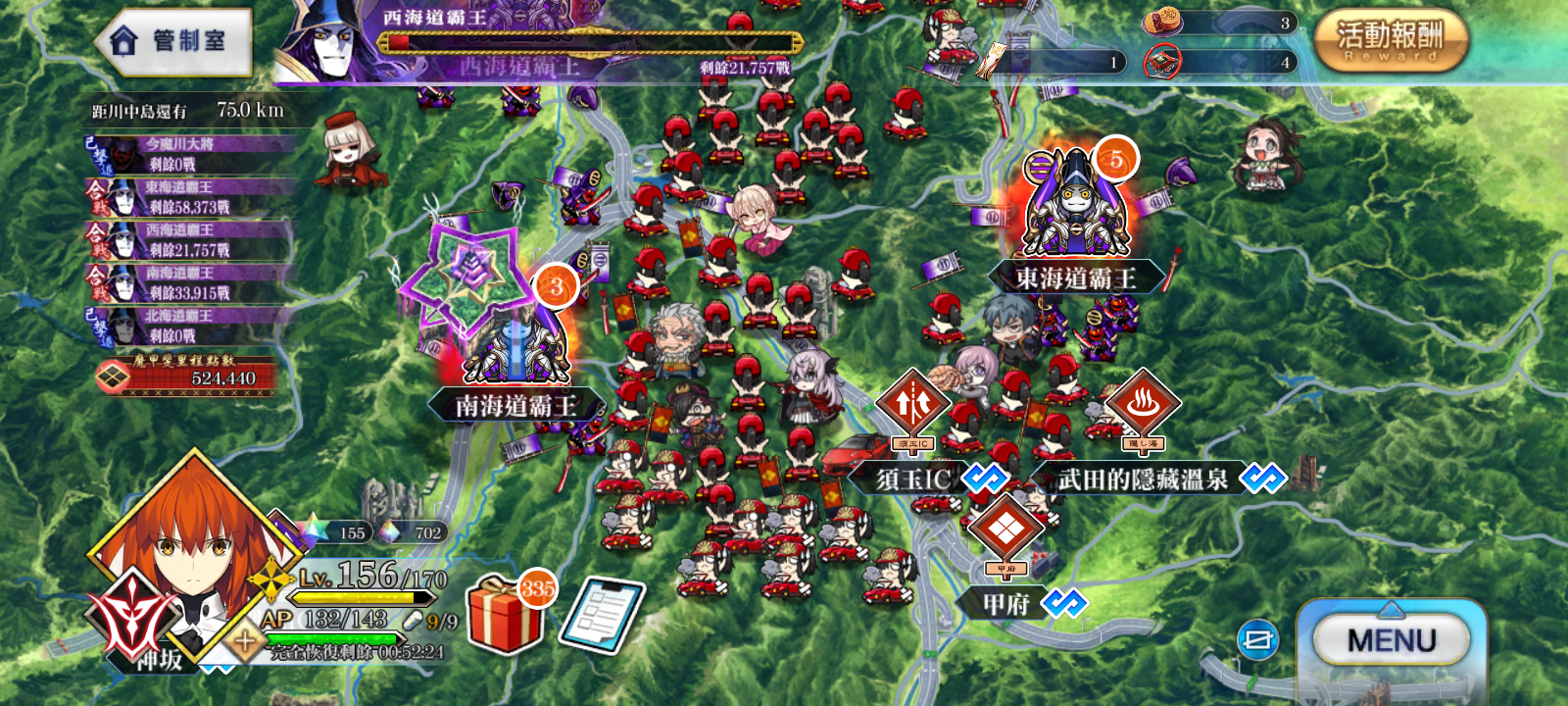
Task: View the 南海道霸王 battle status row
Action: (x=191, y=283)
